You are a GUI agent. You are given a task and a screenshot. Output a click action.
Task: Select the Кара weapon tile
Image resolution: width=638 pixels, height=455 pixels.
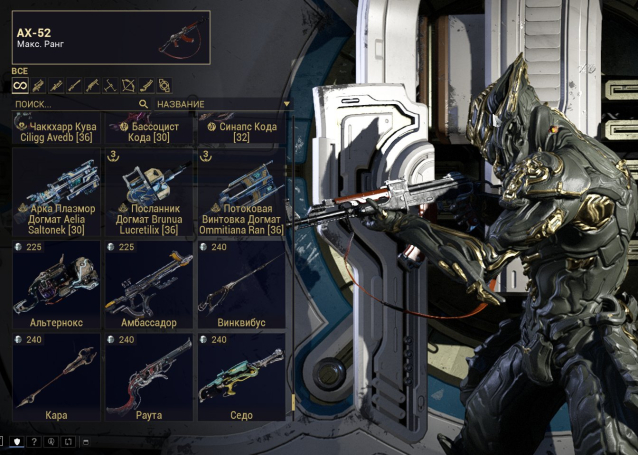(56, 376)
